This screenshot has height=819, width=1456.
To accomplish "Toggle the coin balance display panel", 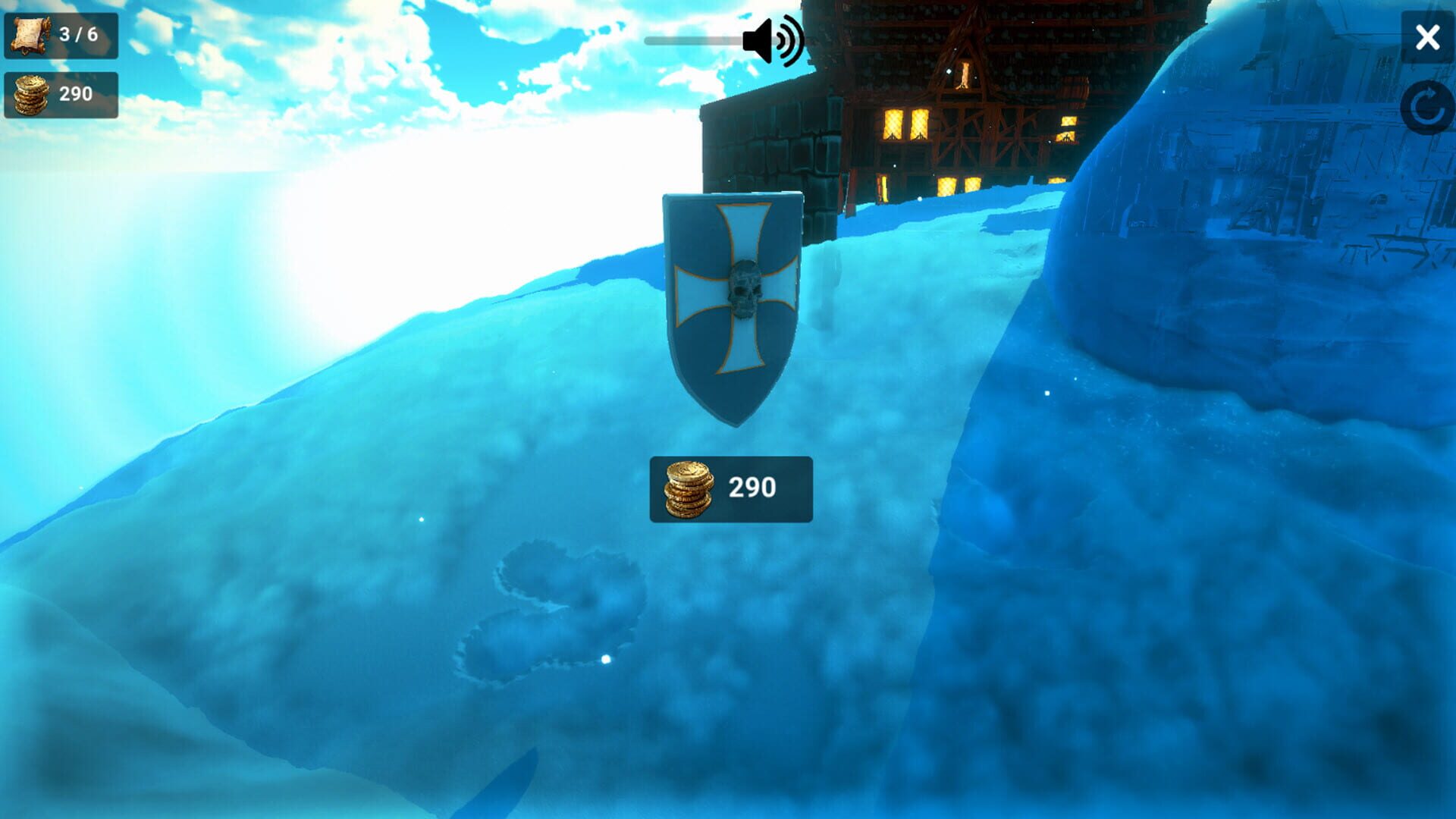I will [x=61, y=95].
